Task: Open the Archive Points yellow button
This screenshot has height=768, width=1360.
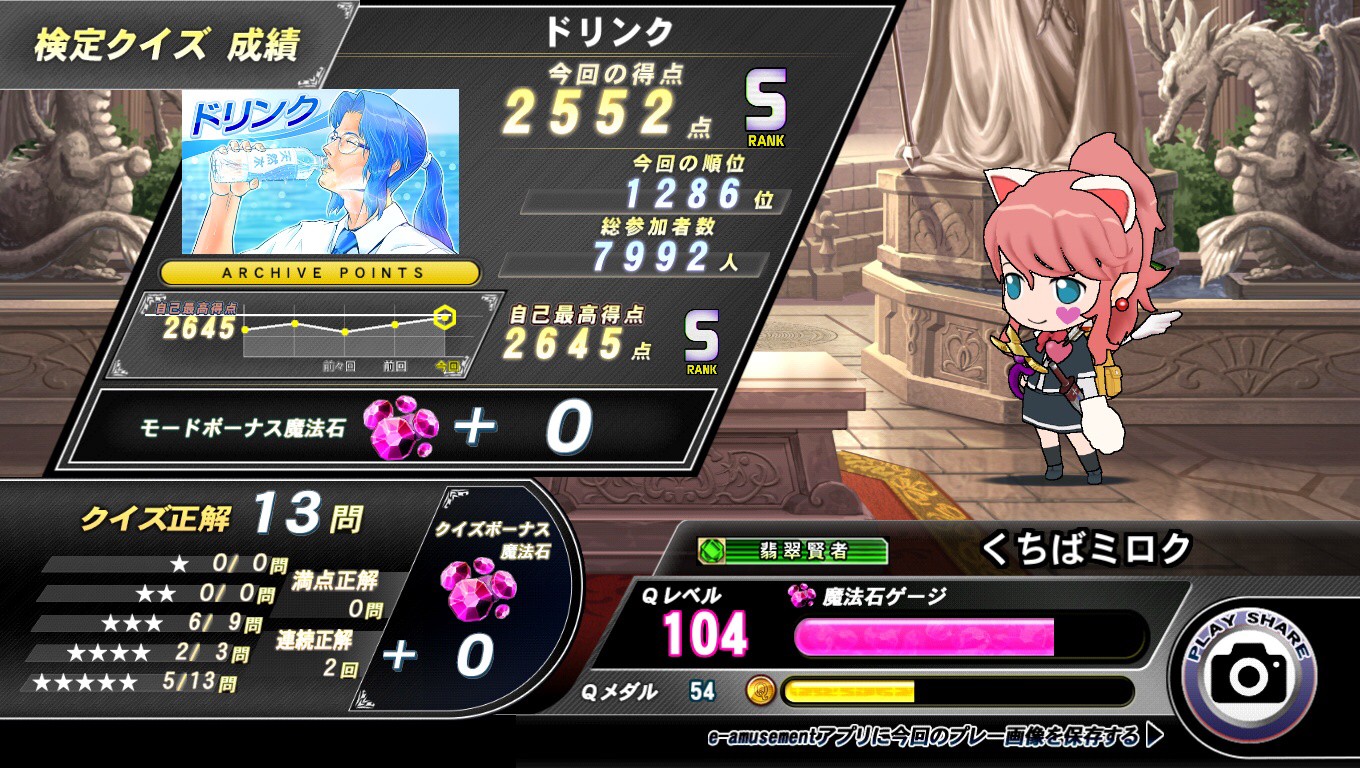Action: pos(320,272)
